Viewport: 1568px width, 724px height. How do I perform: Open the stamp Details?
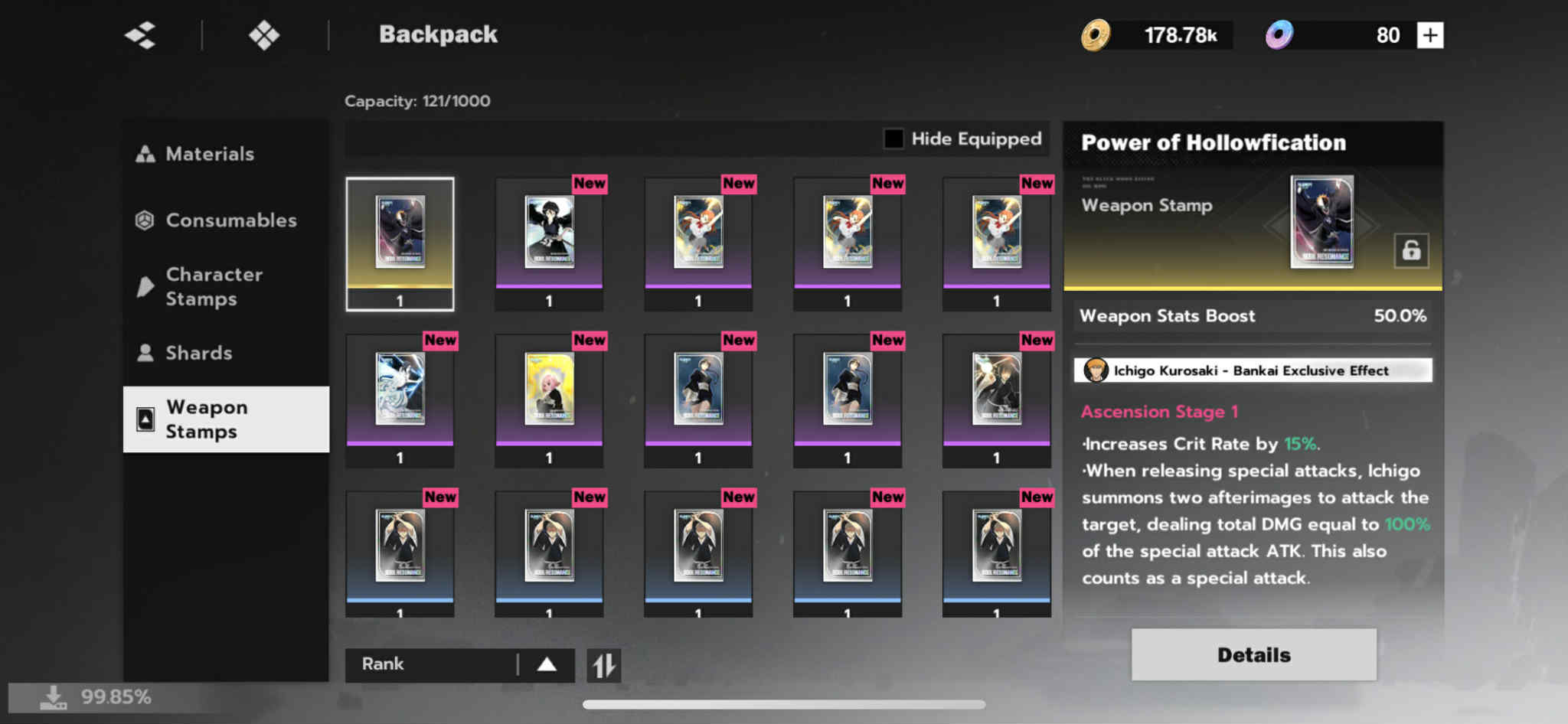(1253, 654)
